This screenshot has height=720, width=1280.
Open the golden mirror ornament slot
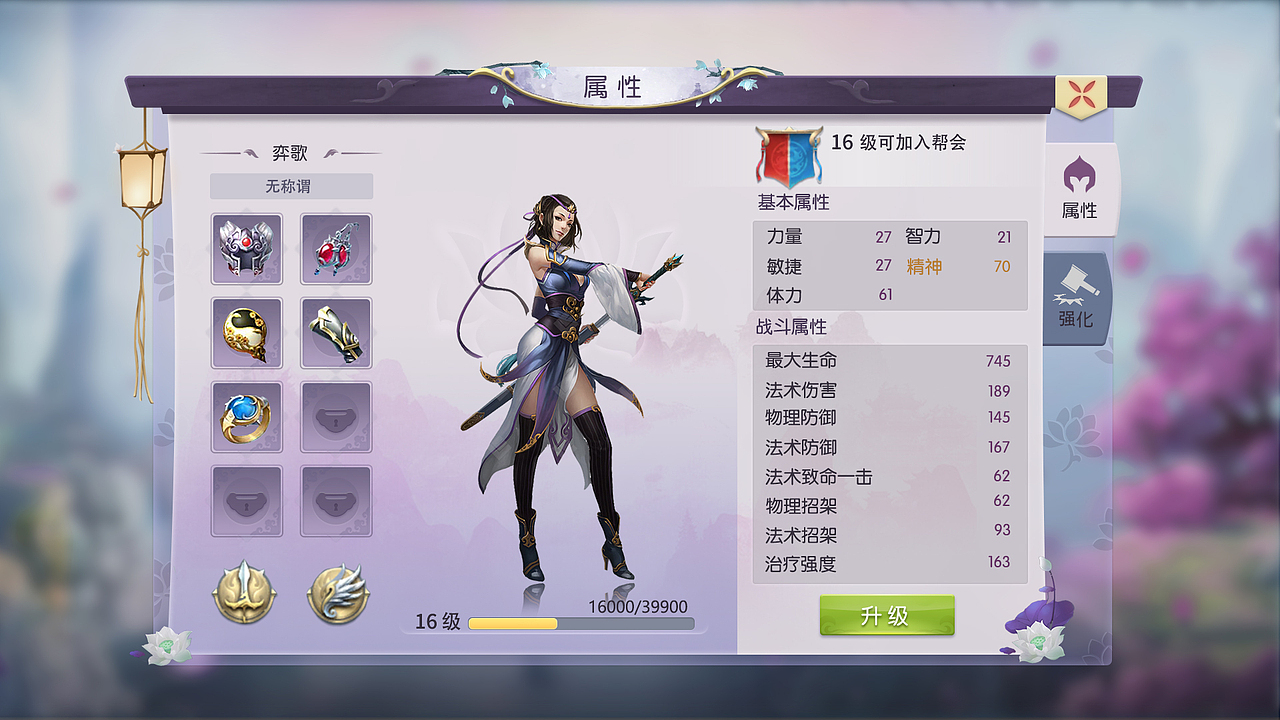click(x=246, y=331)
